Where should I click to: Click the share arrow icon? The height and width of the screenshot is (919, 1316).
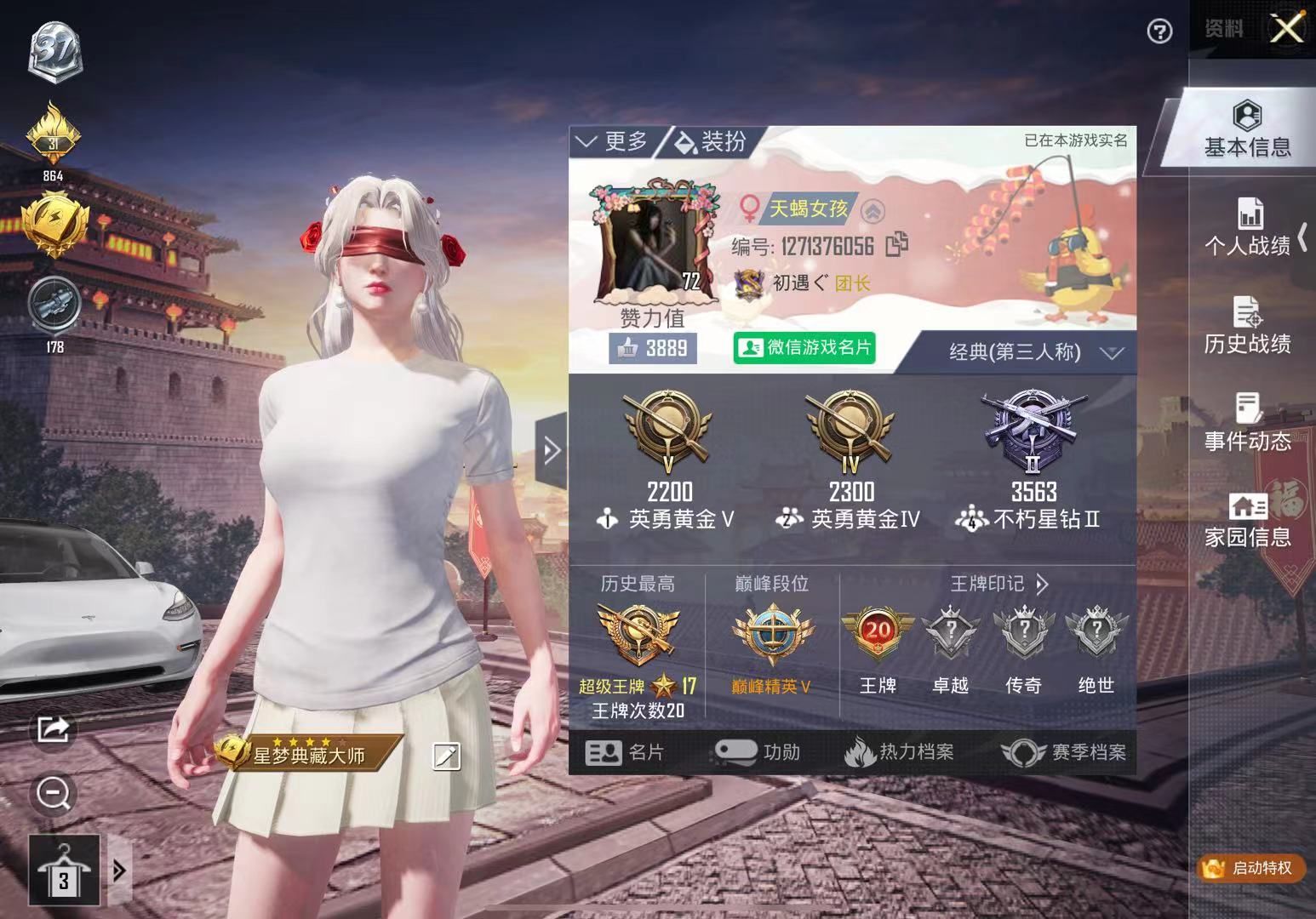click(53, 730)
